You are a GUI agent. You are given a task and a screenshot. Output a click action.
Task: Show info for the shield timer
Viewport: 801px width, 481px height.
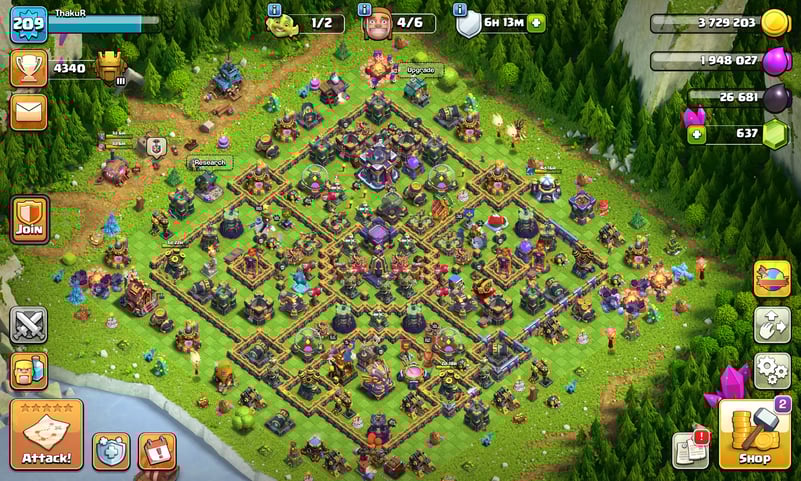pos(460,10)
